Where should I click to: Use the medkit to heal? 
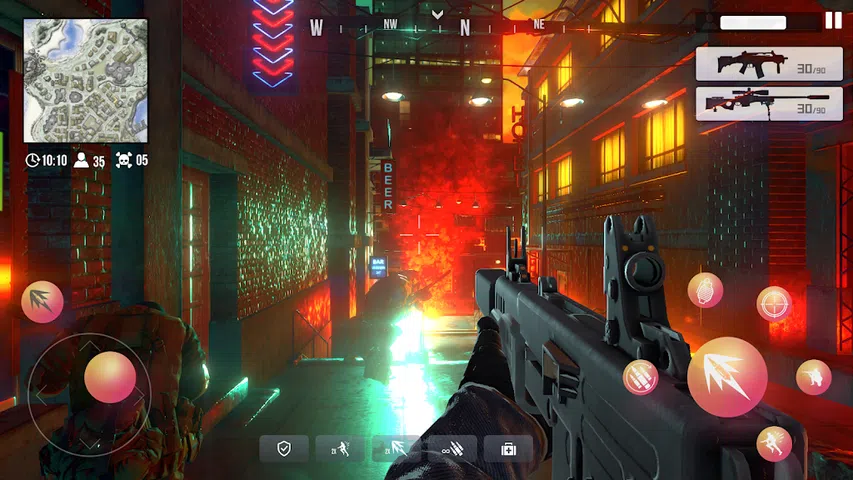[509, 448]
